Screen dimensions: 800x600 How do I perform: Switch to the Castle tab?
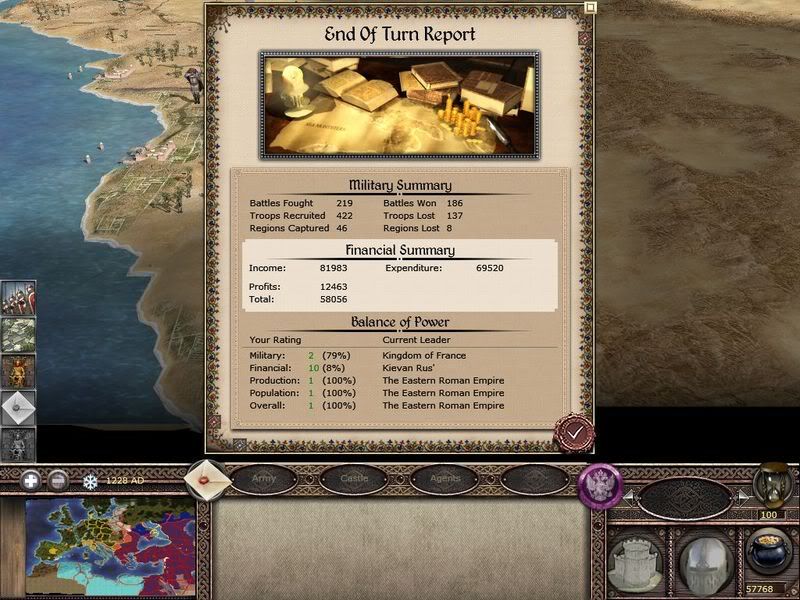[x=354, y=479]
